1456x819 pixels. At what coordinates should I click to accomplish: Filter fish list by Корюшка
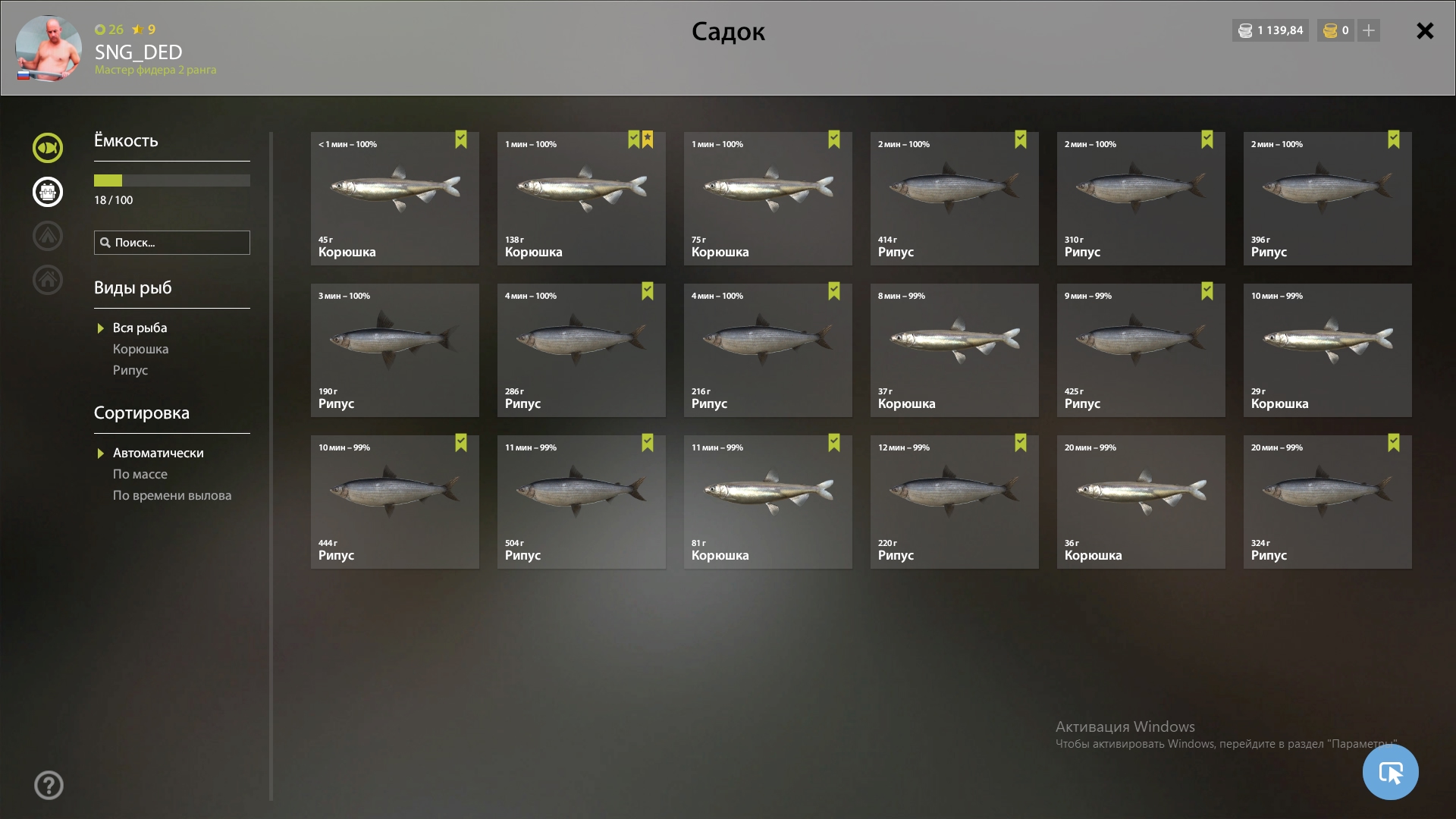tap(140, 349)
